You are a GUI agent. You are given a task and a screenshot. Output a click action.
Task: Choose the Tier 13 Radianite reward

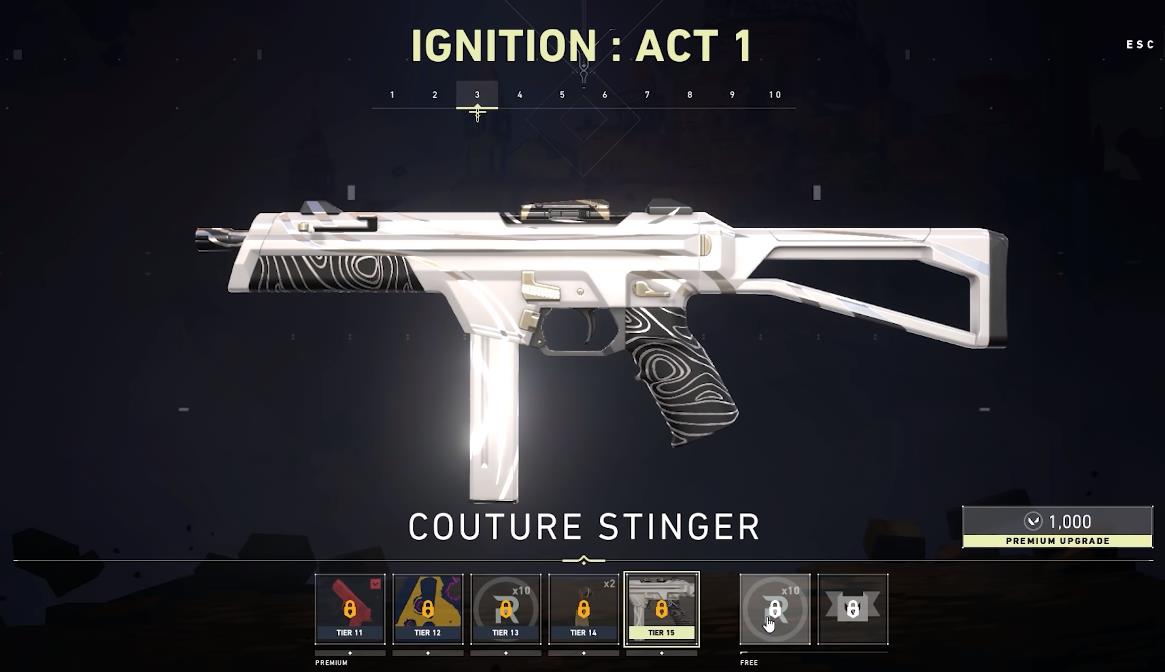[506, 608]
